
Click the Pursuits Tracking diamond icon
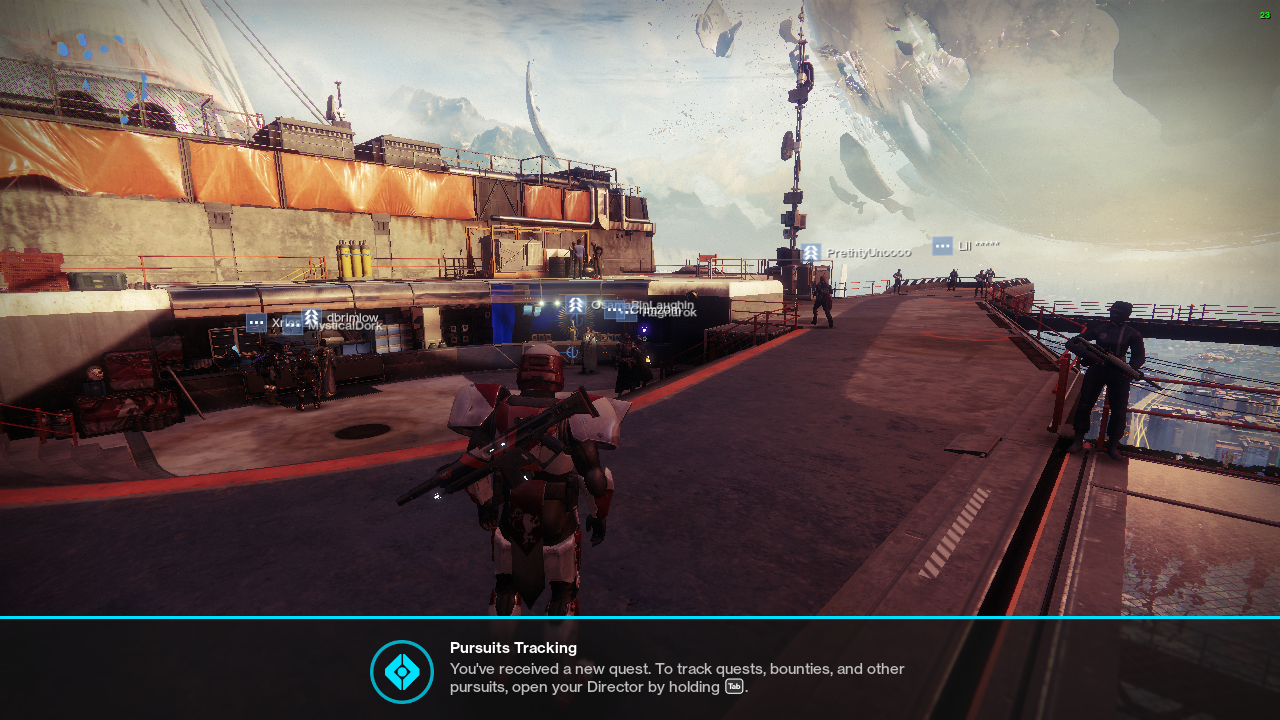click(x=402, y=672)
